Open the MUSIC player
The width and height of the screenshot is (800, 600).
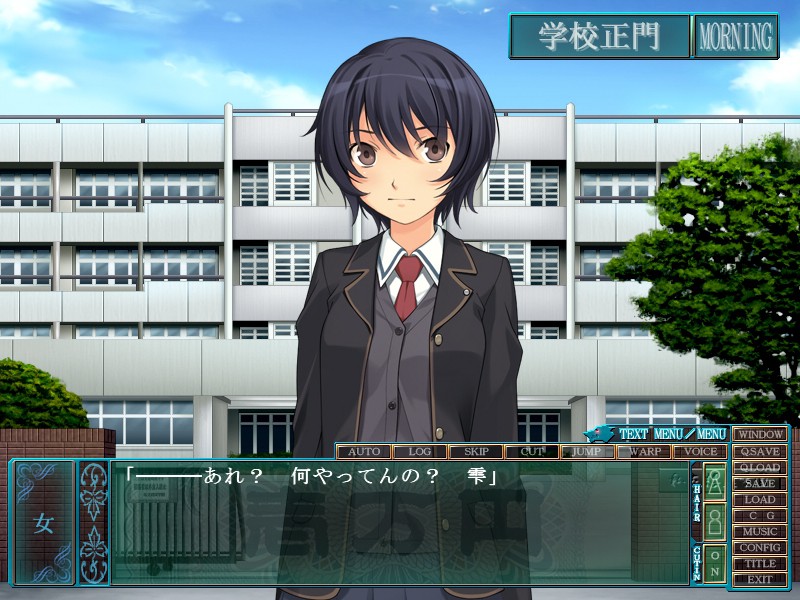coord(760,531)
